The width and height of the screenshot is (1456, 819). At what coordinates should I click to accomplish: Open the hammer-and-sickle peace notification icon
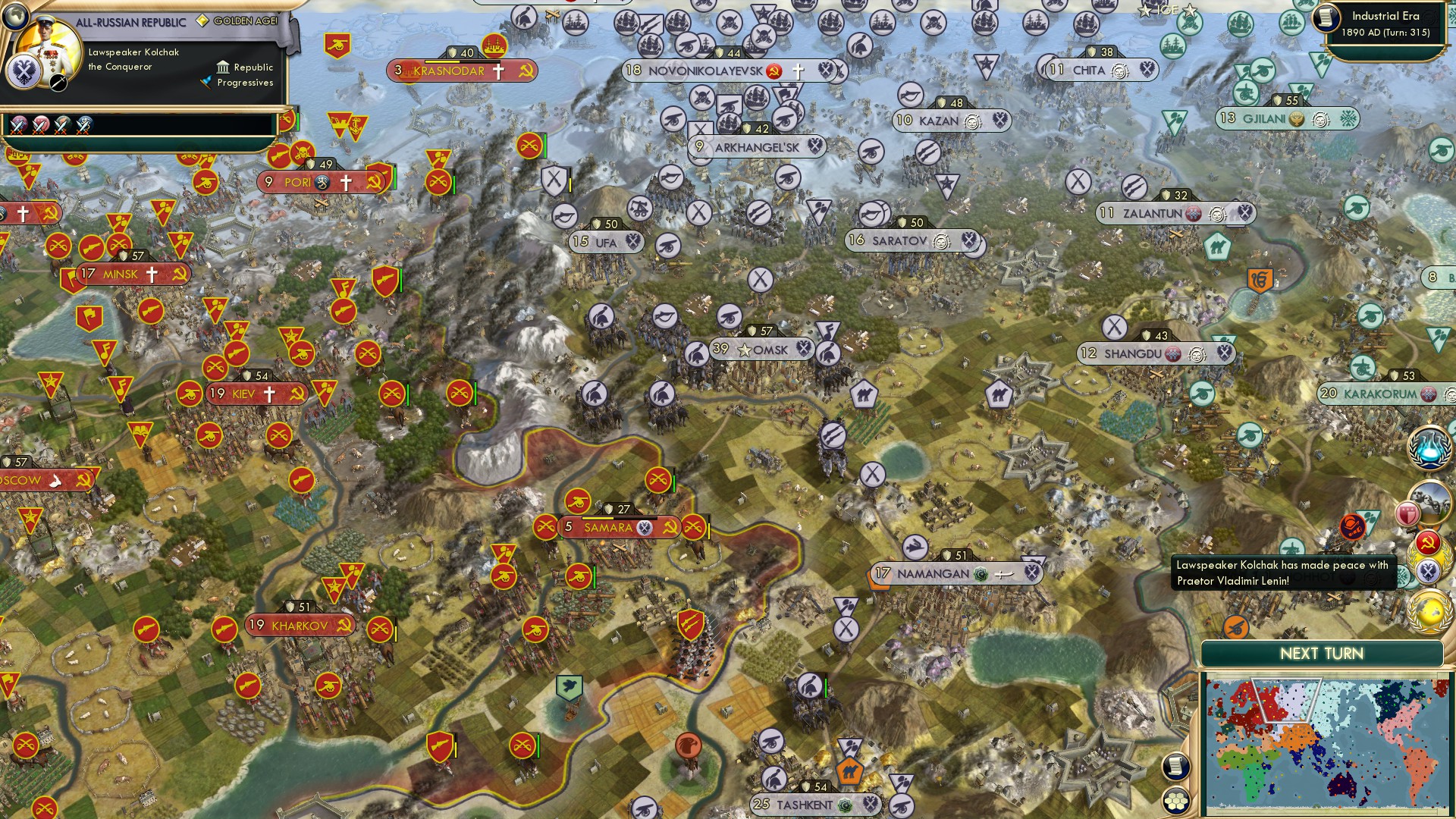1426,541
